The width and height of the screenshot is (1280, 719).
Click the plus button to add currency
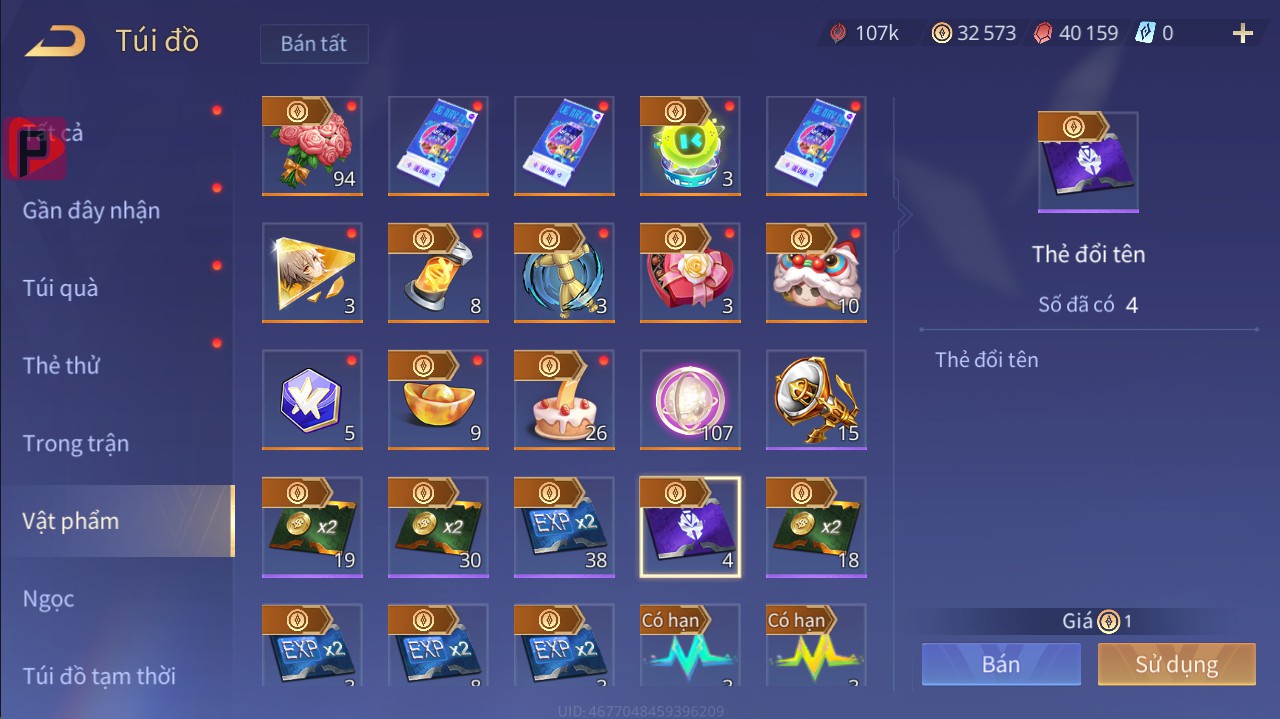[1243, 34]
